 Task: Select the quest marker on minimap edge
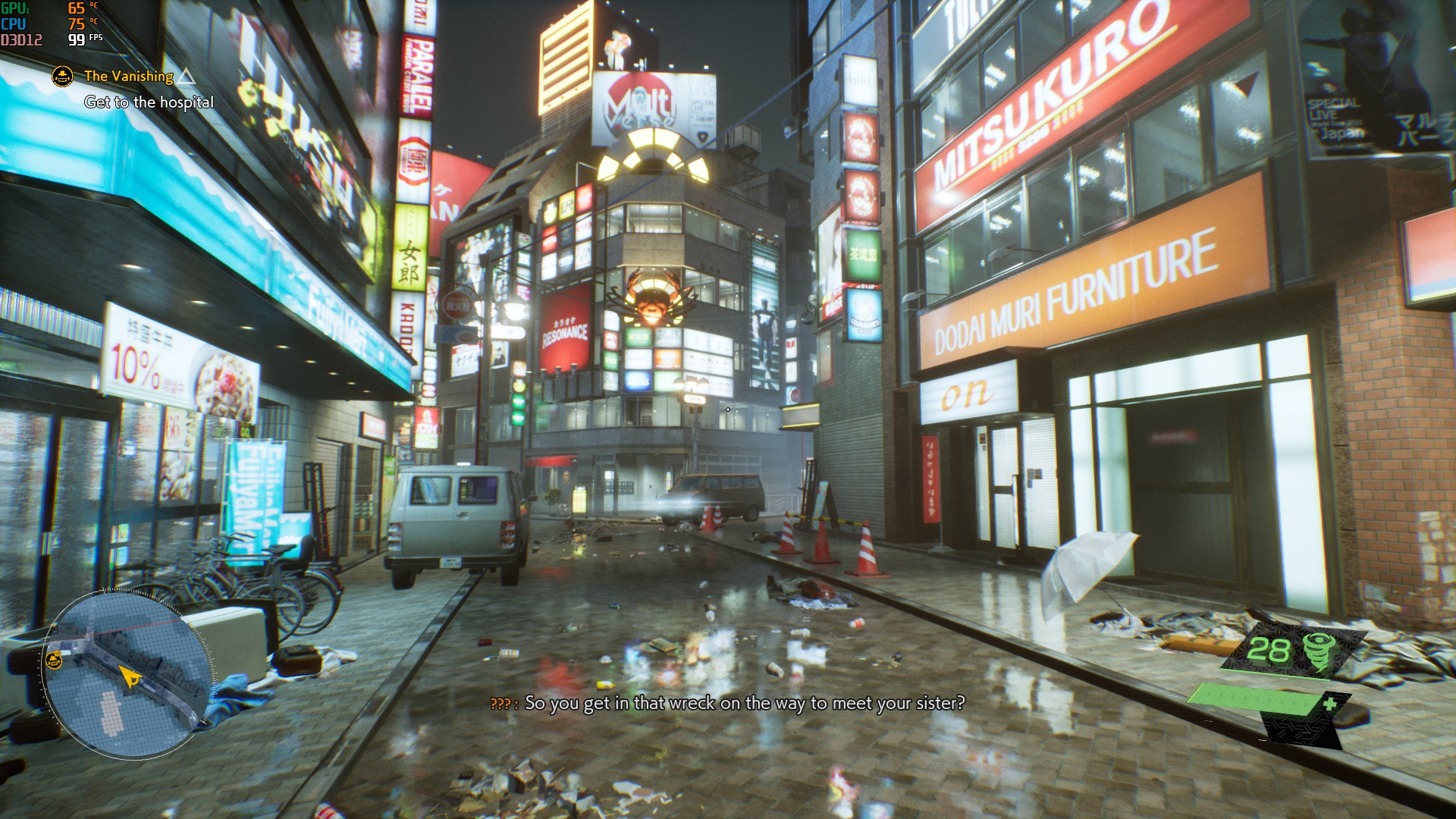point(54,660)
